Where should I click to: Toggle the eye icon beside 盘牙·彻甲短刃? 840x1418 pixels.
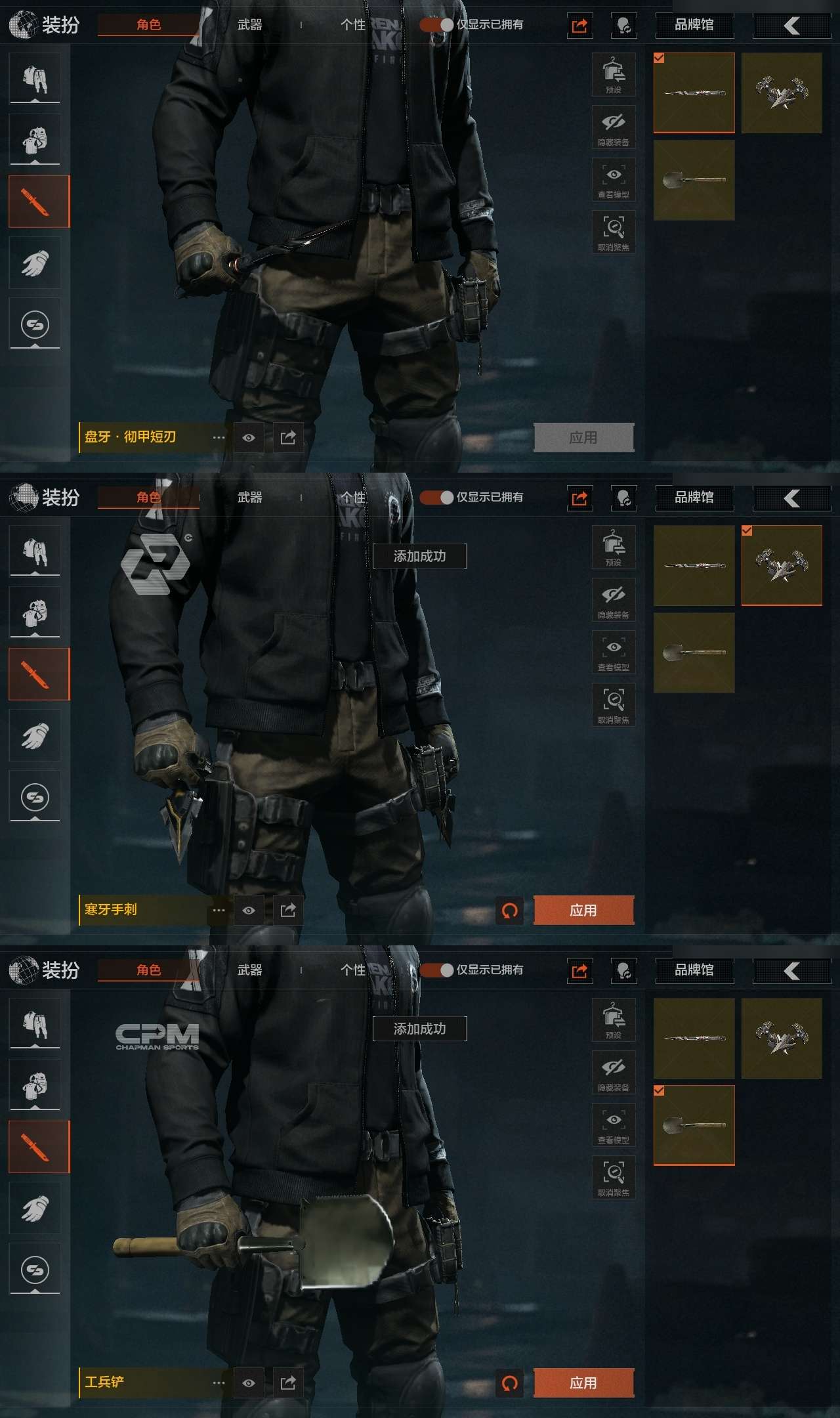click(x=249, y=438)
